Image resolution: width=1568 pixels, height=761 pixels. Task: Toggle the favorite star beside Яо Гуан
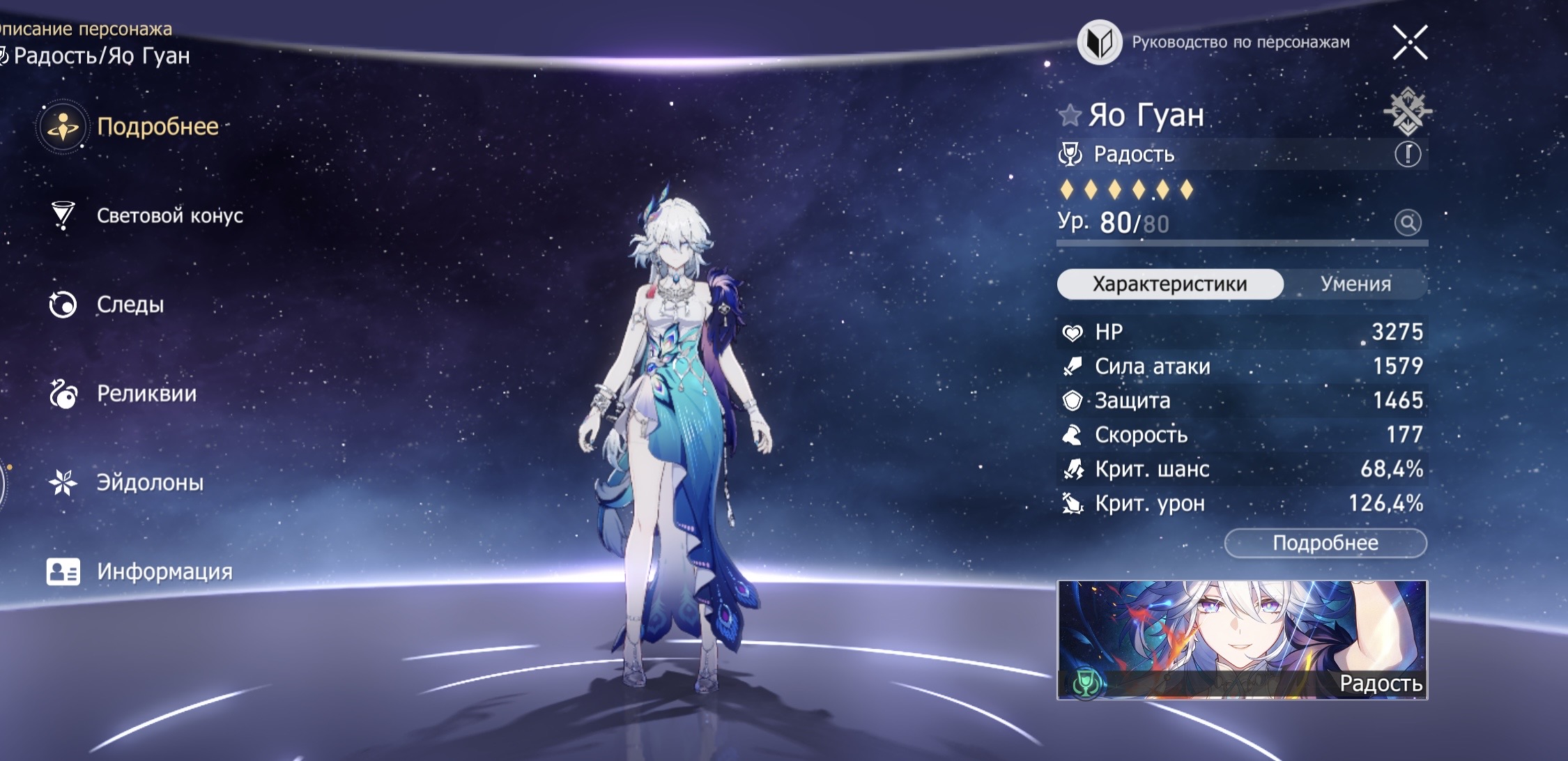pyautogui.click(x=1069, y=115)
